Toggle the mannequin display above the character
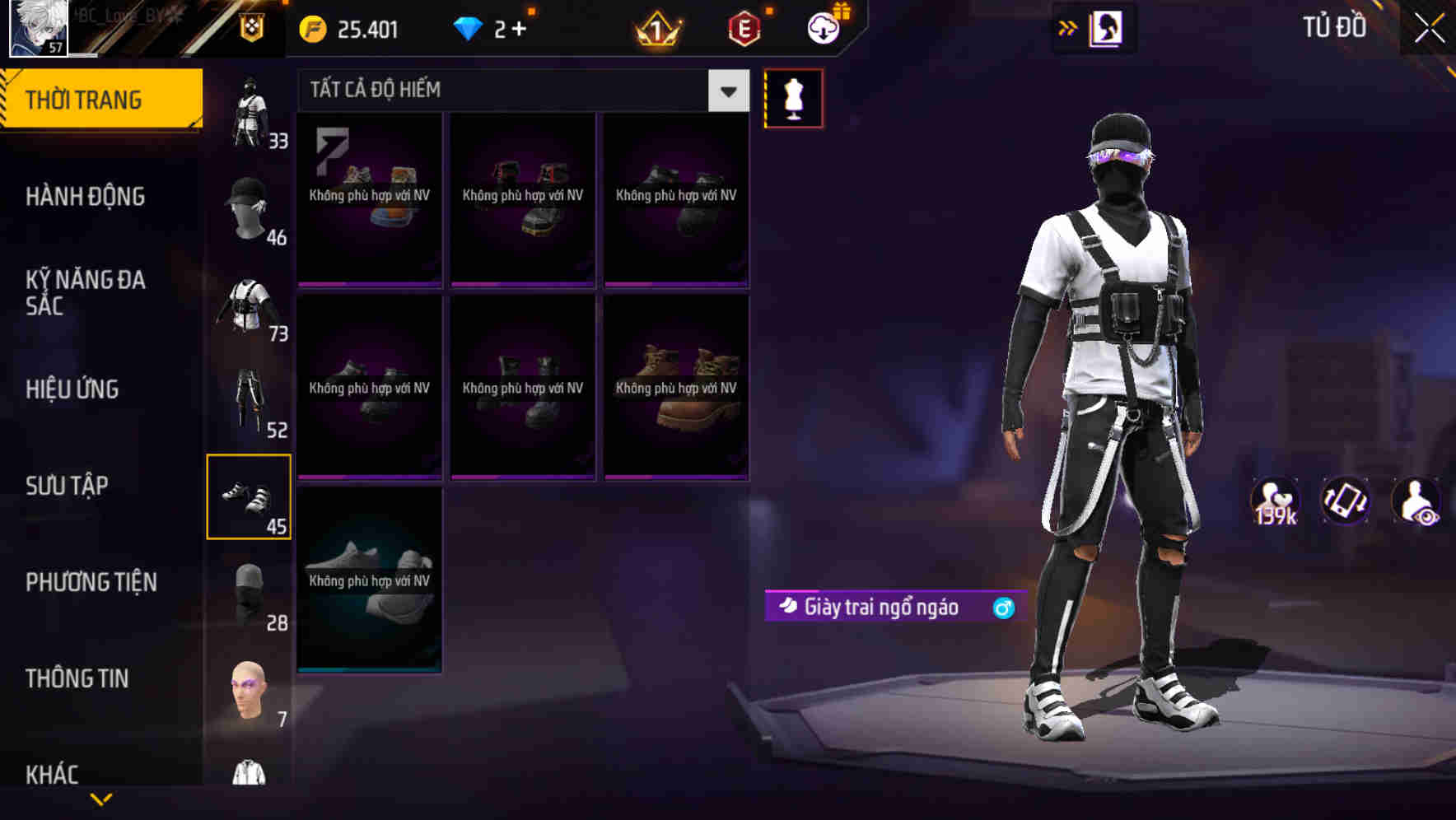This screenshot has width=1456, height=820. coord(794,97)
